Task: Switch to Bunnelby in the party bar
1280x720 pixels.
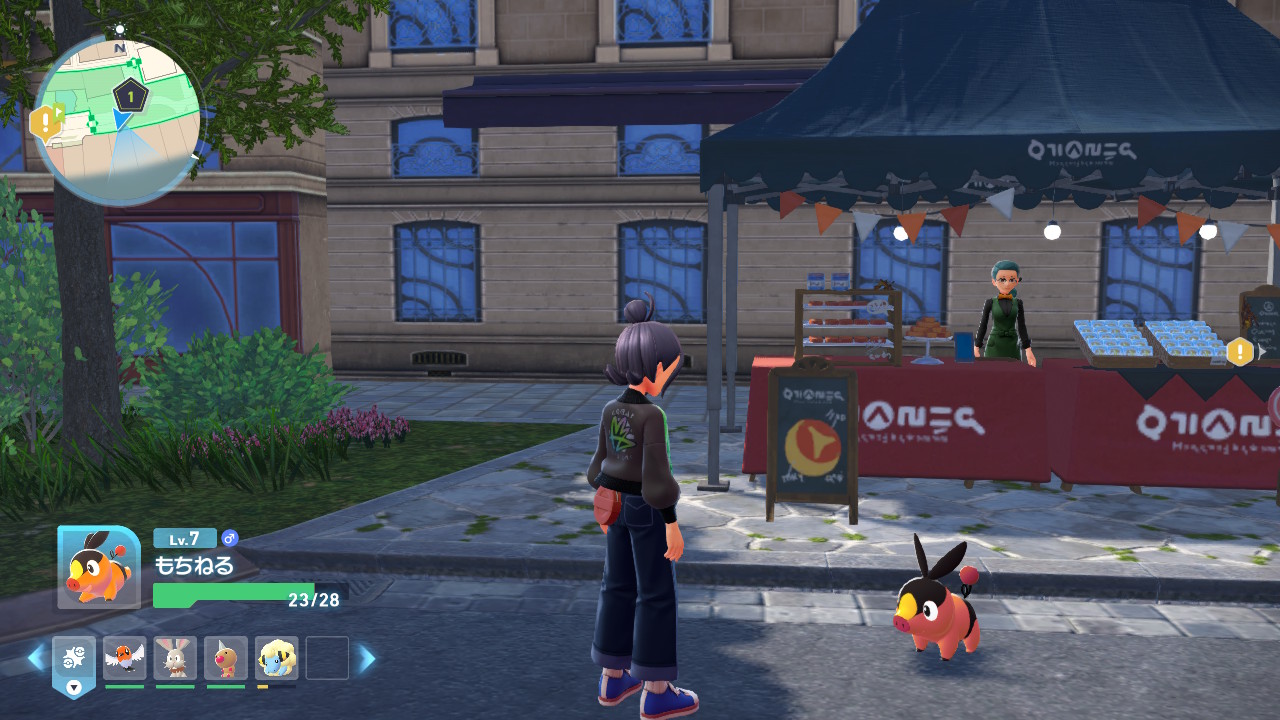Action: pos(176,658)
